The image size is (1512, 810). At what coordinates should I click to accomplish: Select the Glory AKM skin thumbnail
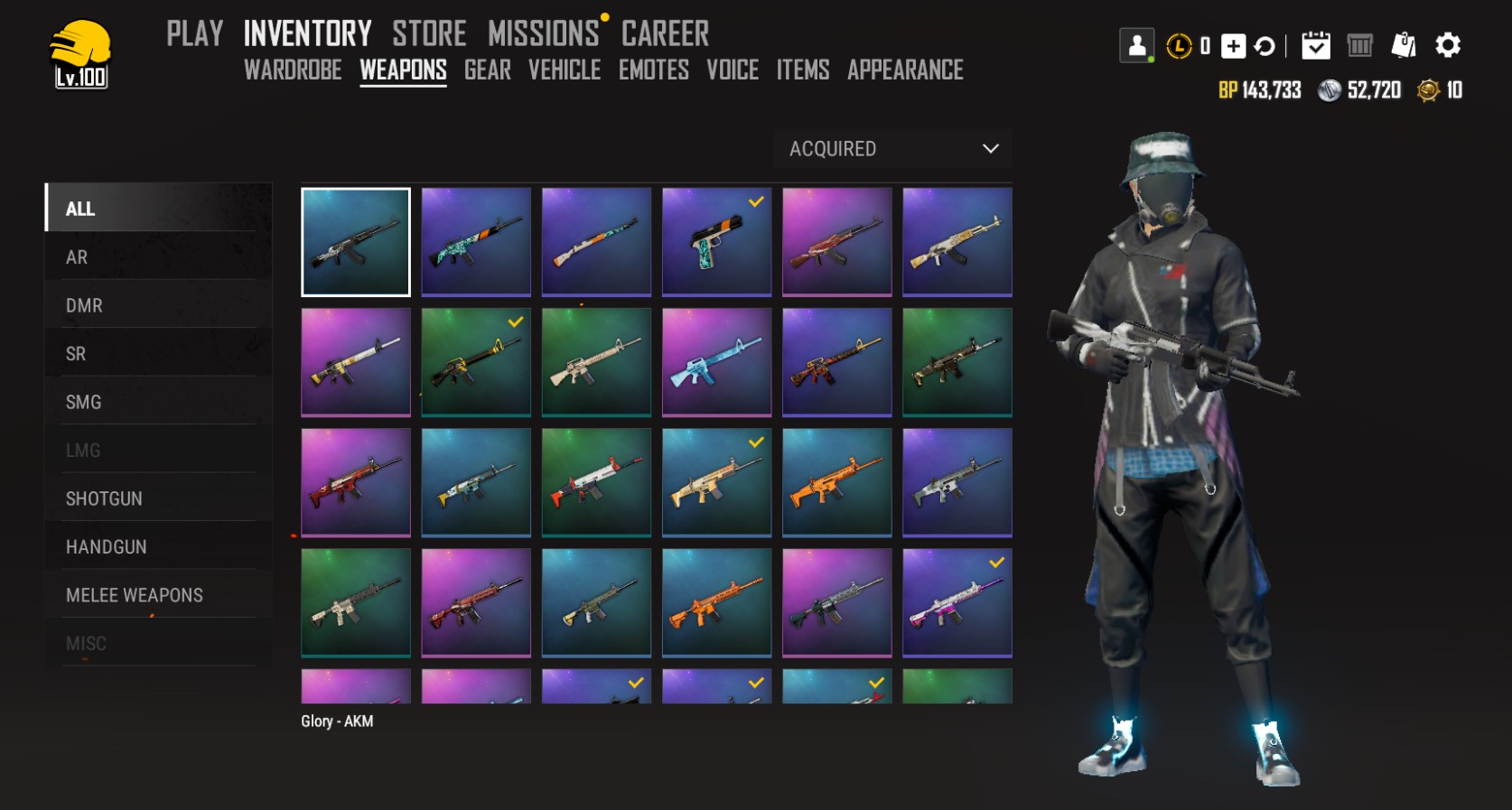click(x=356, y=242)
